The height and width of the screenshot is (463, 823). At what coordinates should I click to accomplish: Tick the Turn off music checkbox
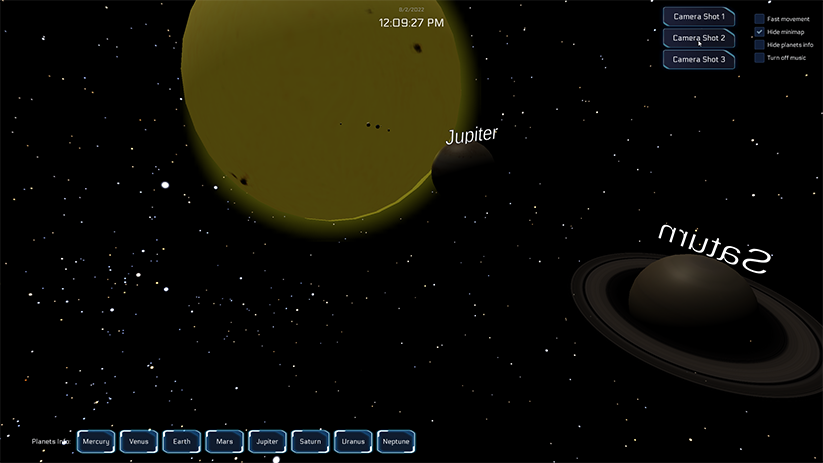(760, 58)
